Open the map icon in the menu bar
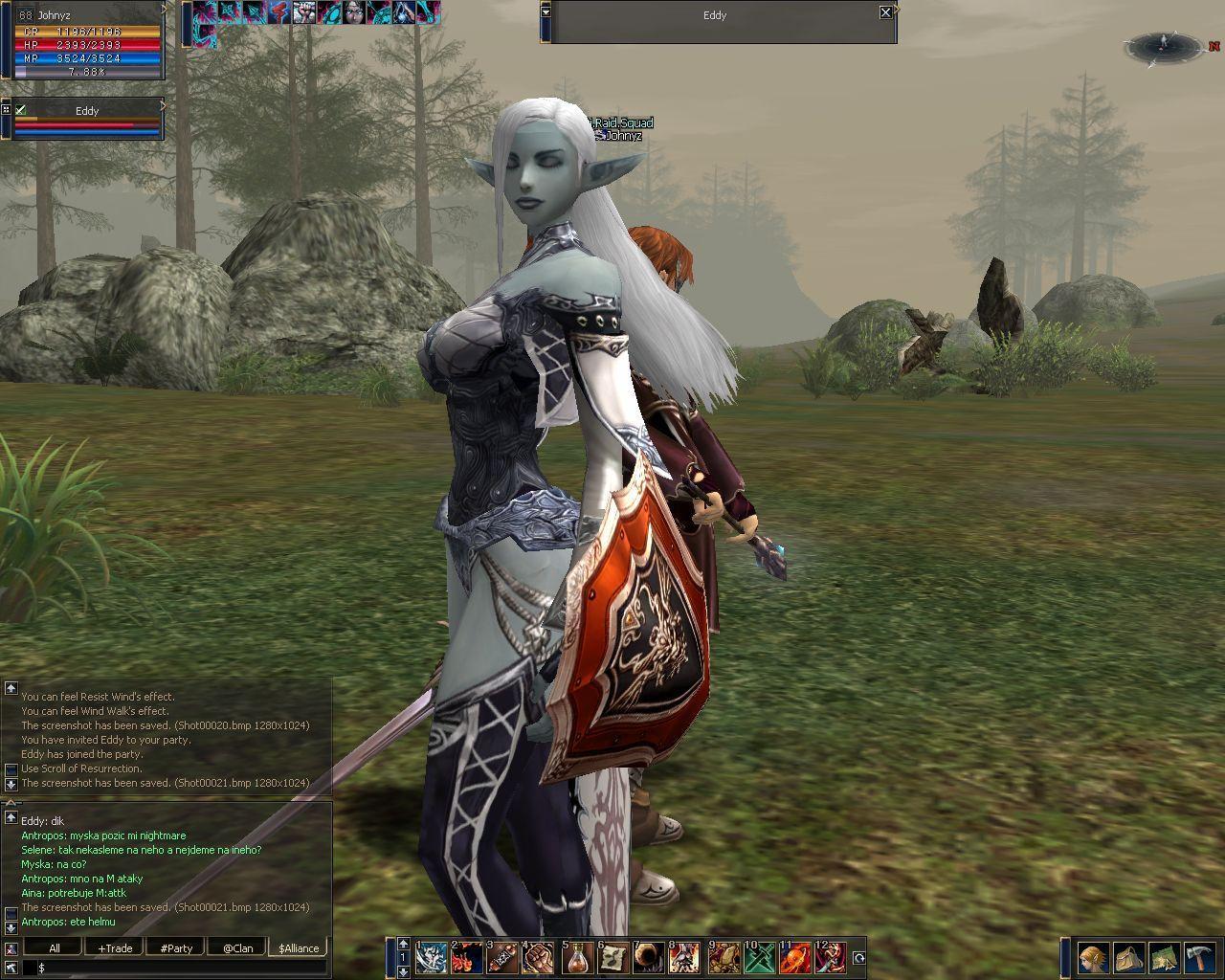The height and width of the screenshot is (980, 1225). pyautogui.click(x=1164, y=958)
